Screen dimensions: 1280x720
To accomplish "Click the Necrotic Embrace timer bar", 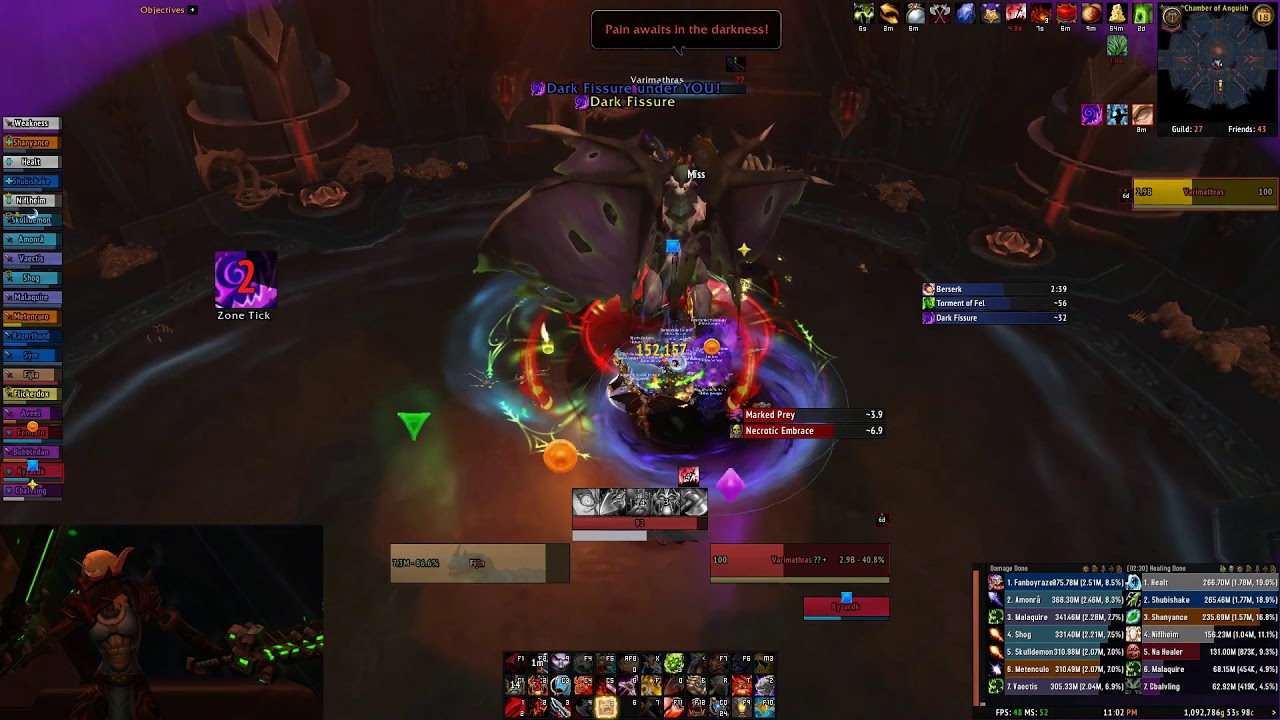I will [x=806, y=431].
